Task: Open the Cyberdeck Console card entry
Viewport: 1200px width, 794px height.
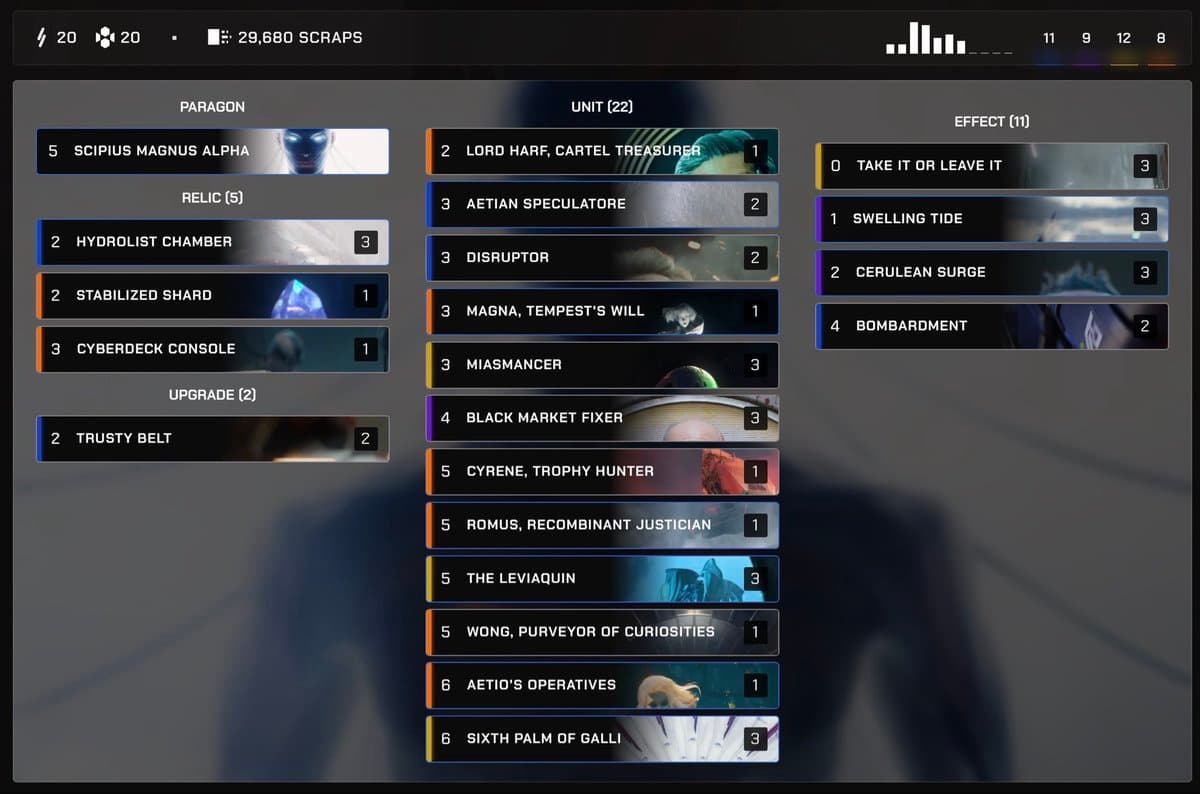Action: (212, 349)
